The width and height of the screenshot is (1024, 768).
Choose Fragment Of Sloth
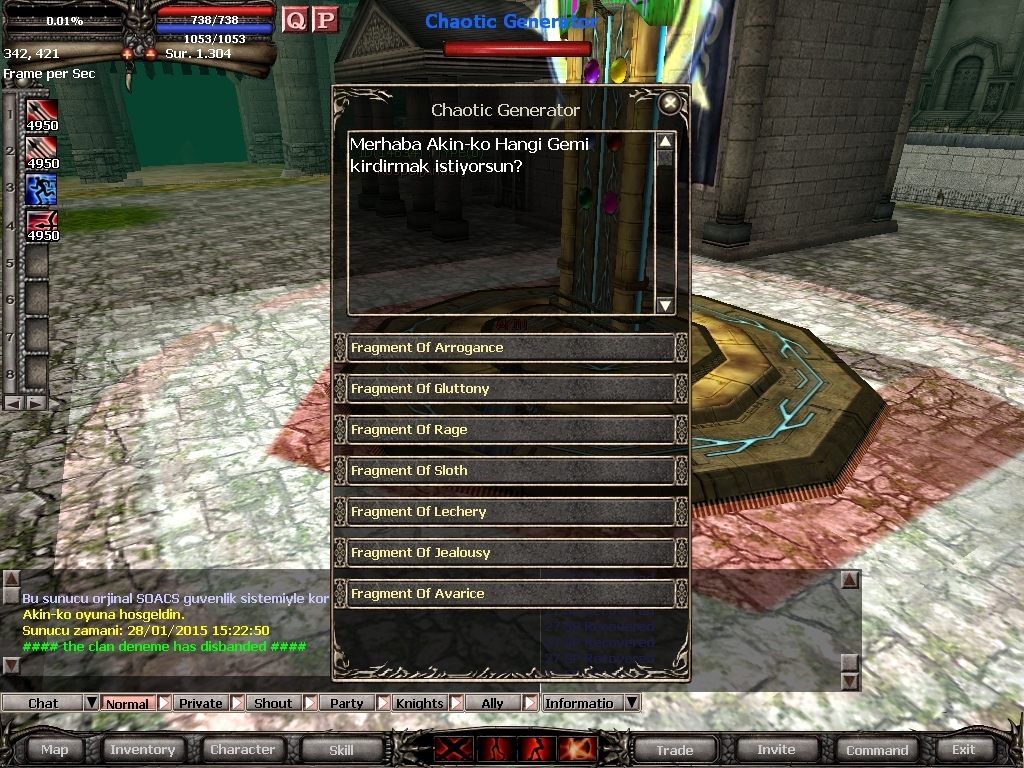coord(510,471)
